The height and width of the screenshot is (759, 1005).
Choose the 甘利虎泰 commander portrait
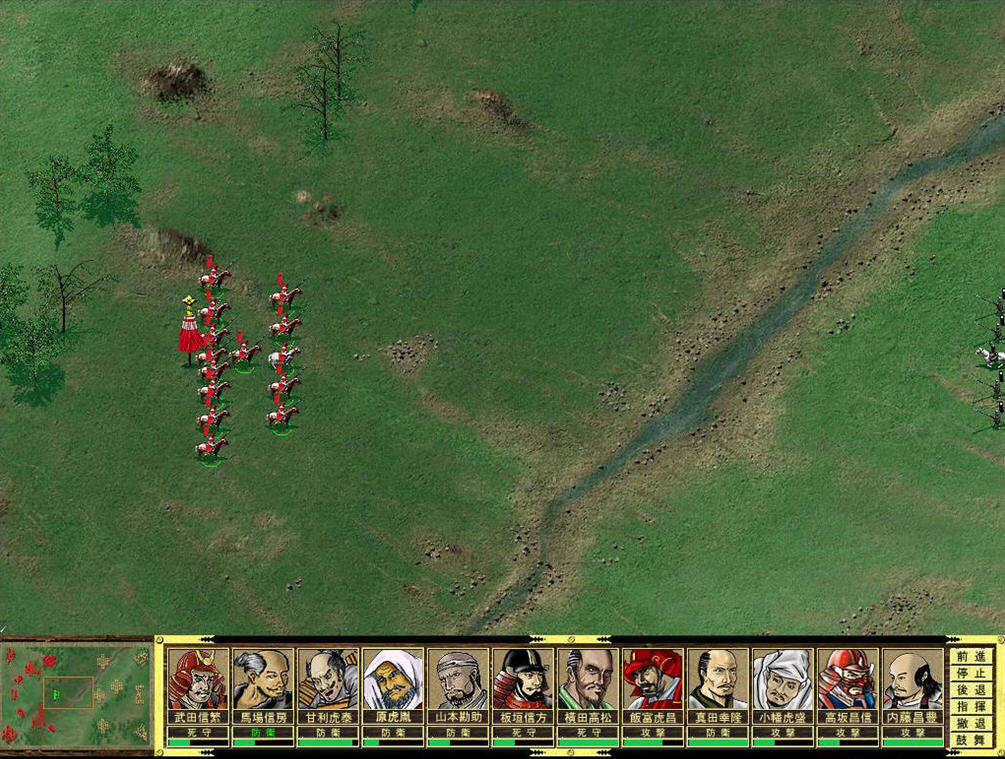click(x=328, y=679)
